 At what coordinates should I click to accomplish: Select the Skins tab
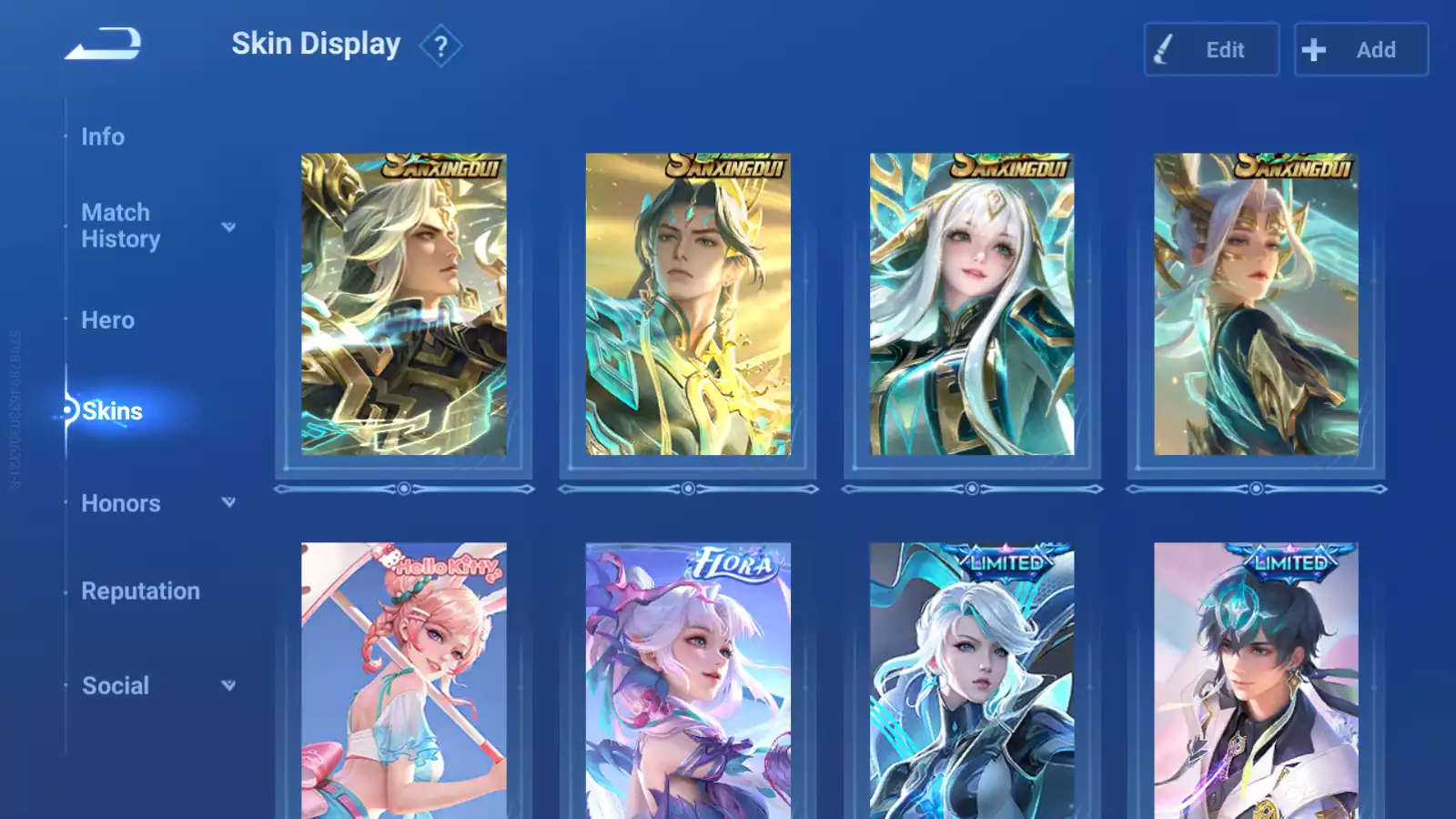click(112, 411)
